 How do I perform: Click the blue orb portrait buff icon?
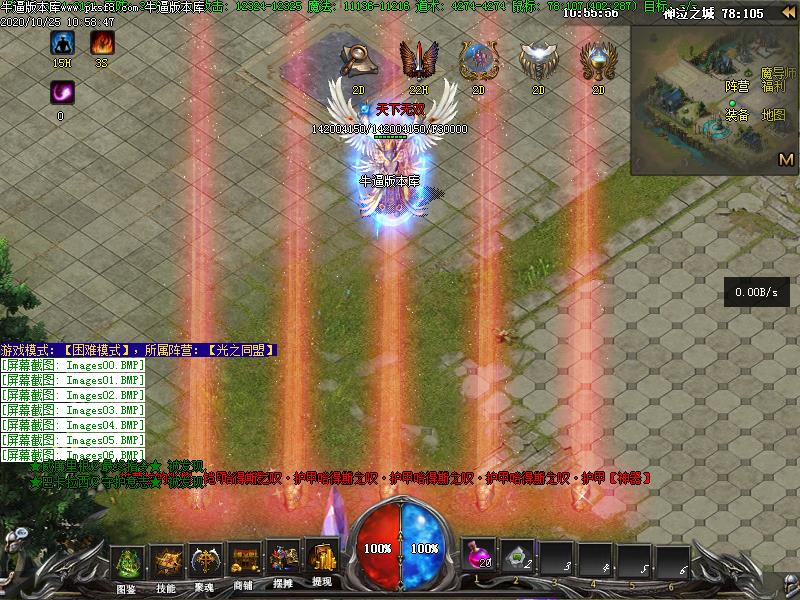point(478,60)
